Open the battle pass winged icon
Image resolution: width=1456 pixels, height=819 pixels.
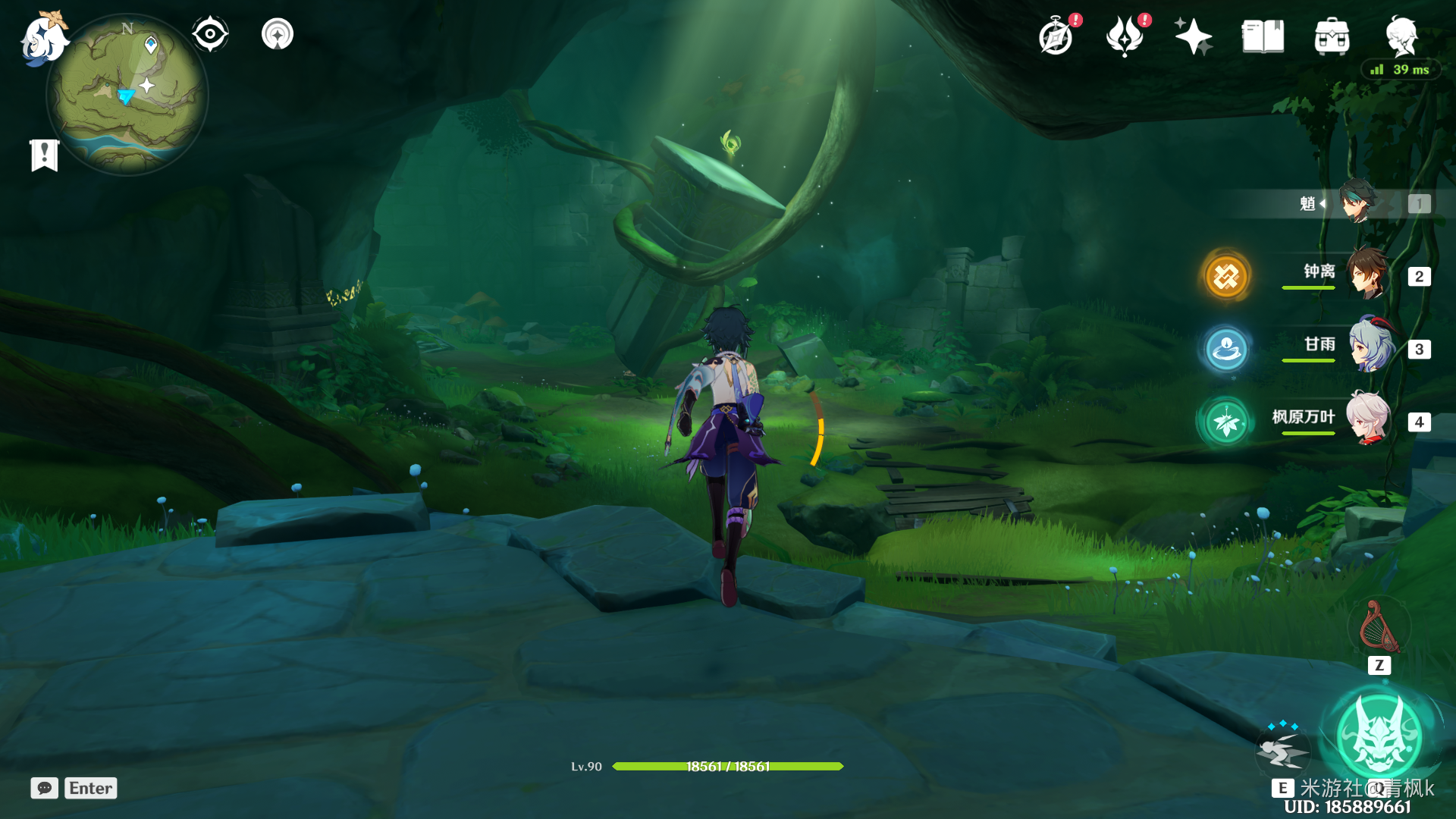[1125, 36]
